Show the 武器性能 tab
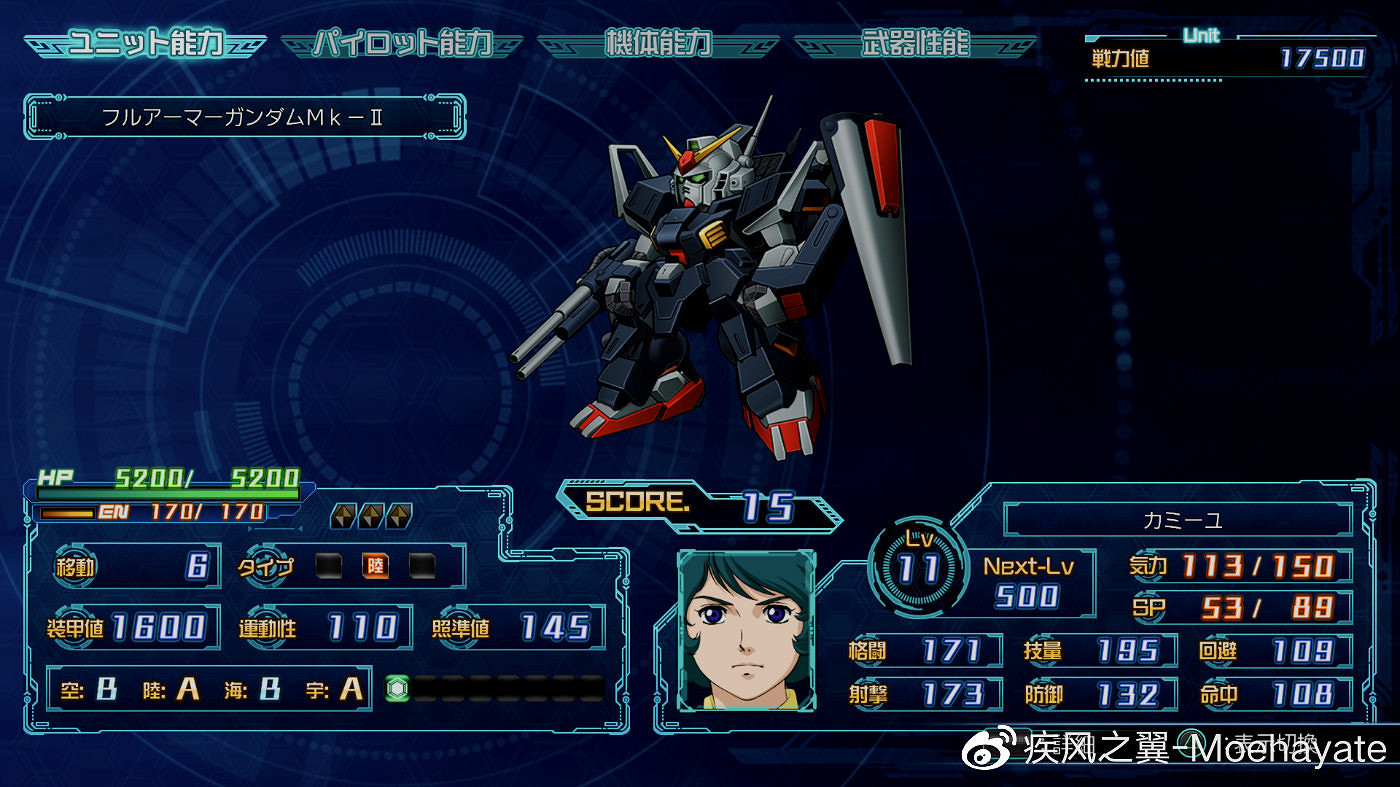 pos(914,44)
